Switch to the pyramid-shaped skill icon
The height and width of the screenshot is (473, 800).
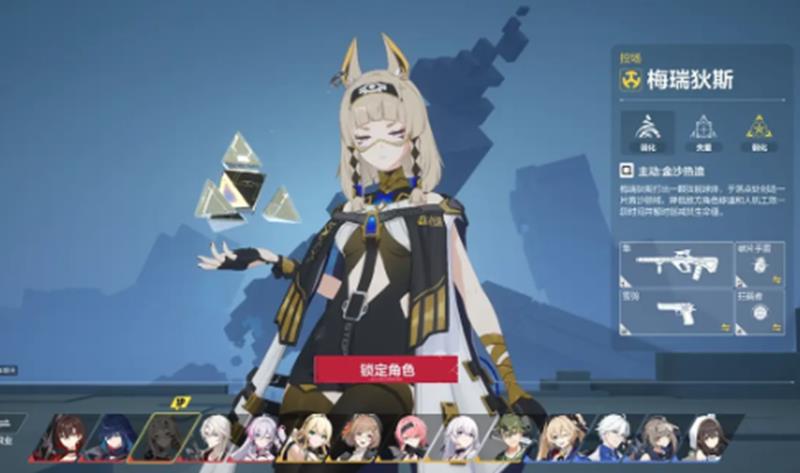704,130
